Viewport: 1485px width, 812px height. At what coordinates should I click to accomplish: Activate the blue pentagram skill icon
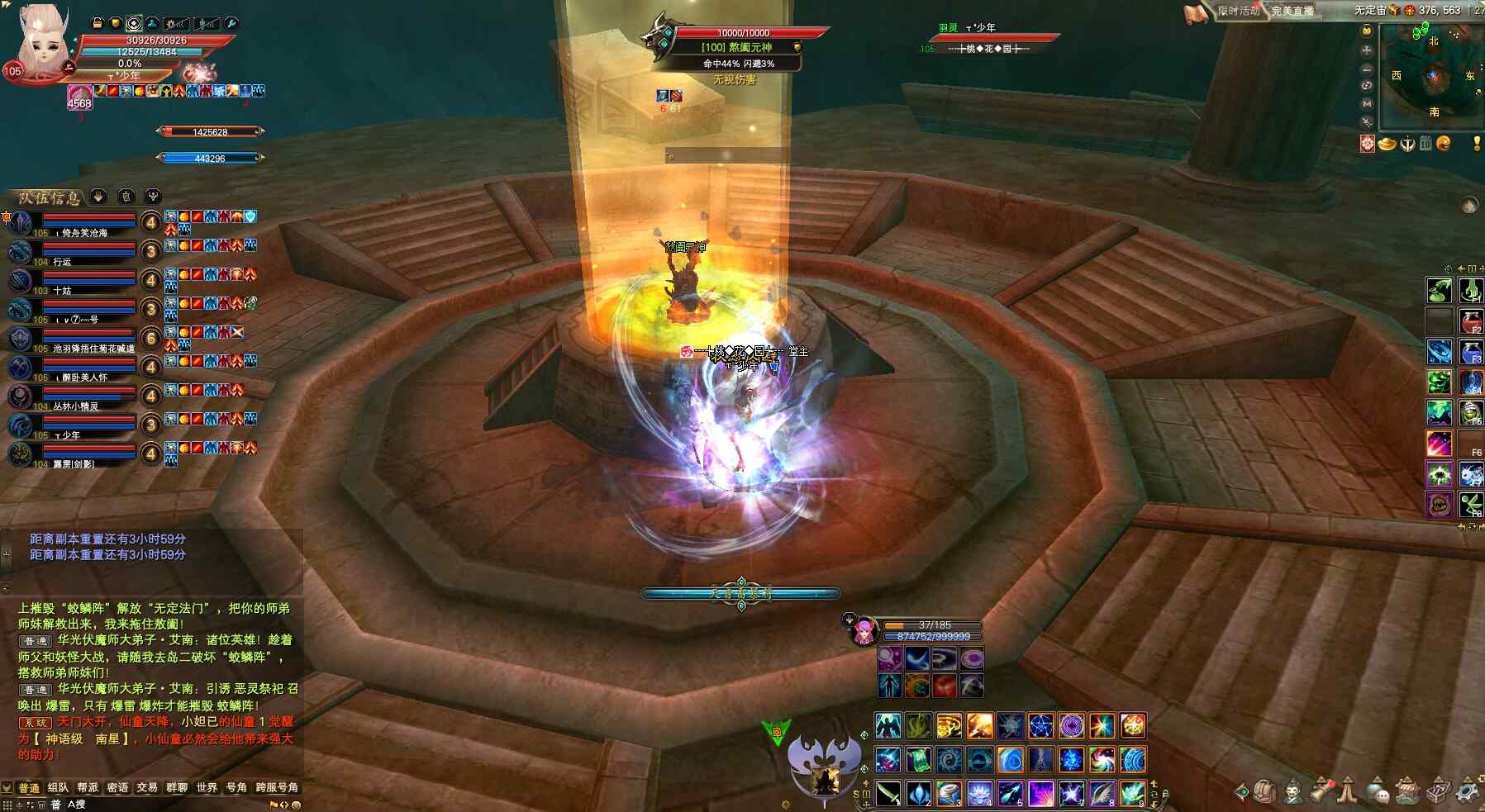(1040, 726)
